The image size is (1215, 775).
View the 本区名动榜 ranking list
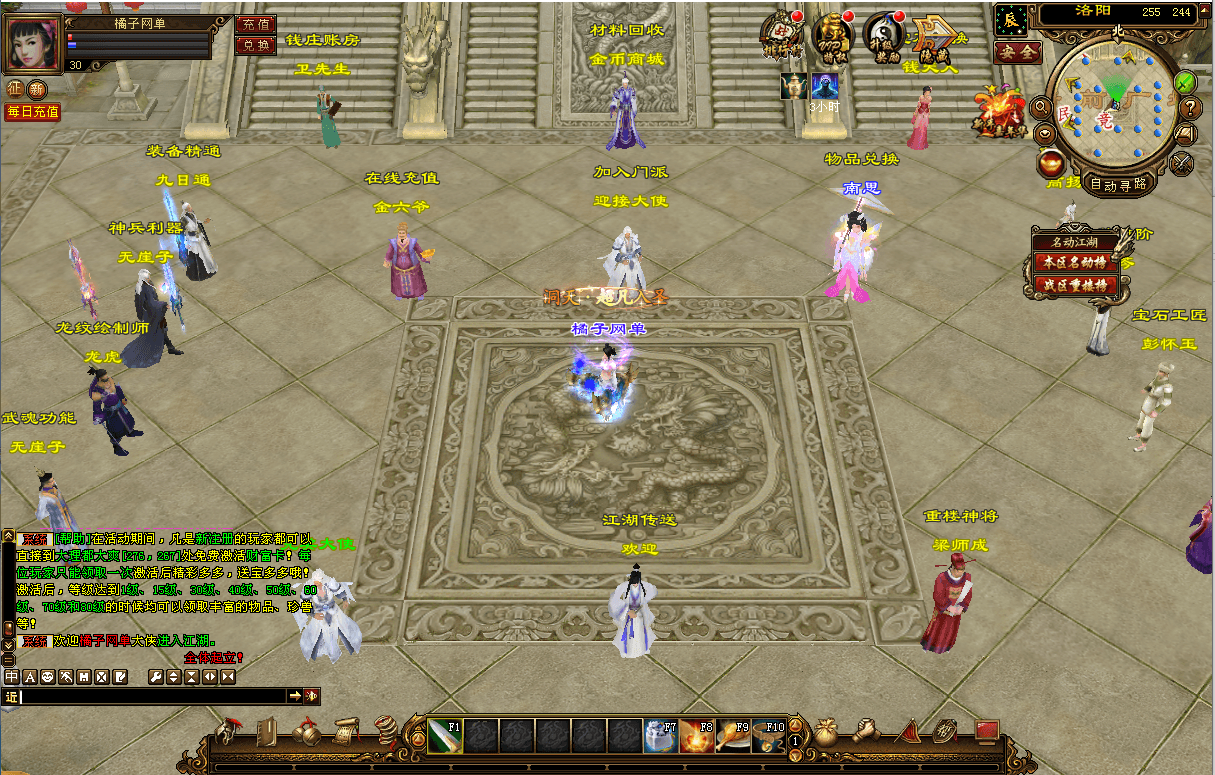click(x=1075, y=263)
